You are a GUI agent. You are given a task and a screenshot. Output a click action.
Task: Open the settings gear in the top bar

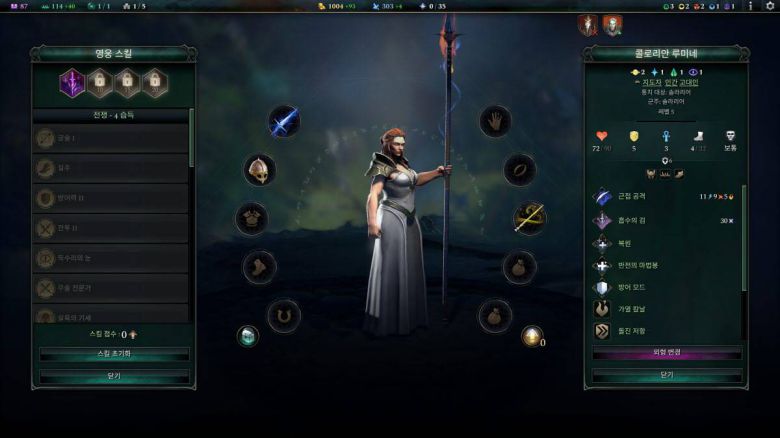(769, 6)
